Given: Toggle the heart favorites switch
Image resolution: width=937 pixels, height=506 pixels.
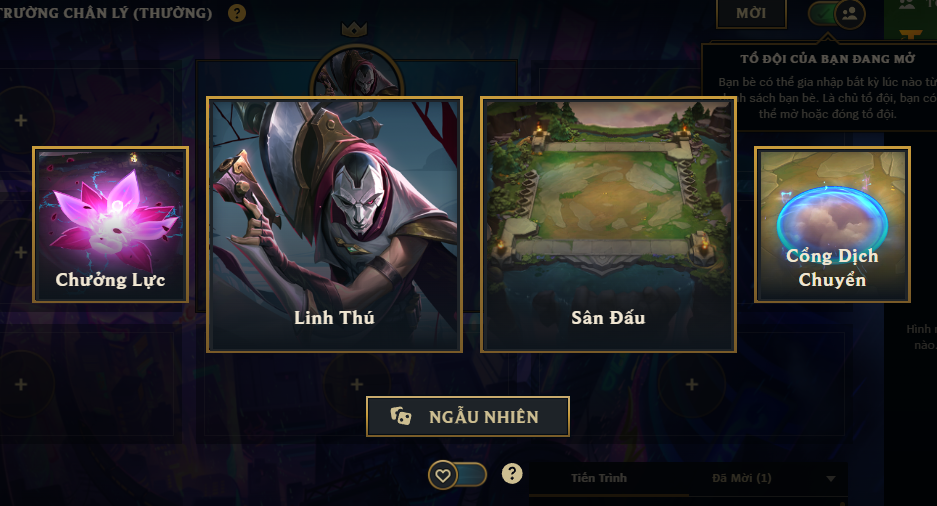Looking at the screenshot, I should coord(458,475).
